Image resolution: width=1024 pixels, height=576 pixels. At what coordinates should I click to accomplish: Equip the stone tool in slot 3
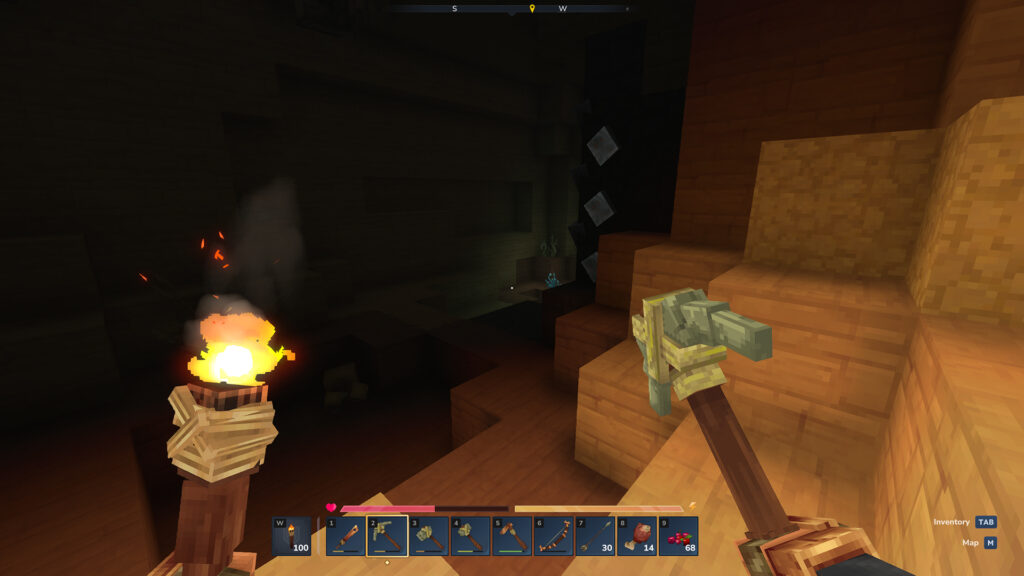(x=429, y=536)
